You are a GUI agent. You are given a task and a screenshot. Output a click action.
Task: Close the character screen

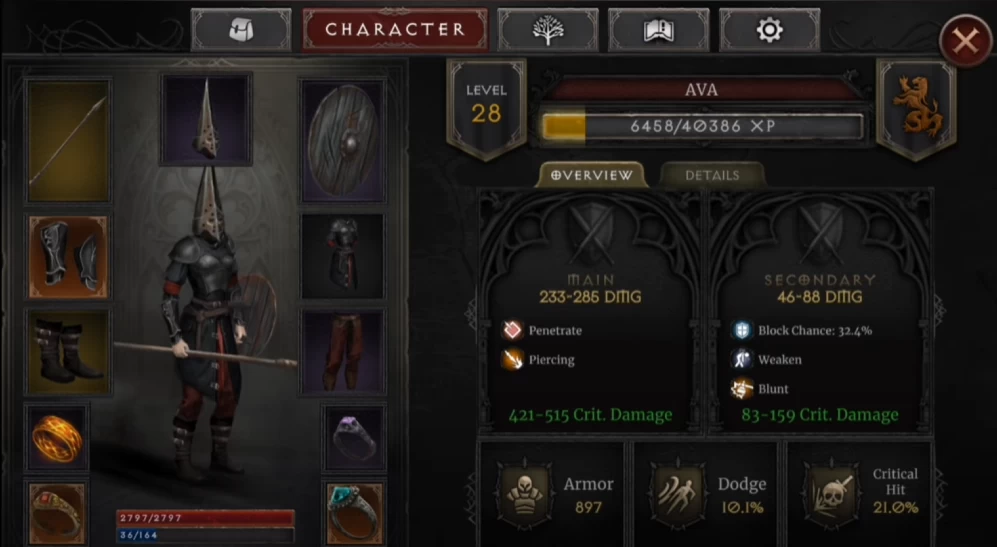click(965, 41)
